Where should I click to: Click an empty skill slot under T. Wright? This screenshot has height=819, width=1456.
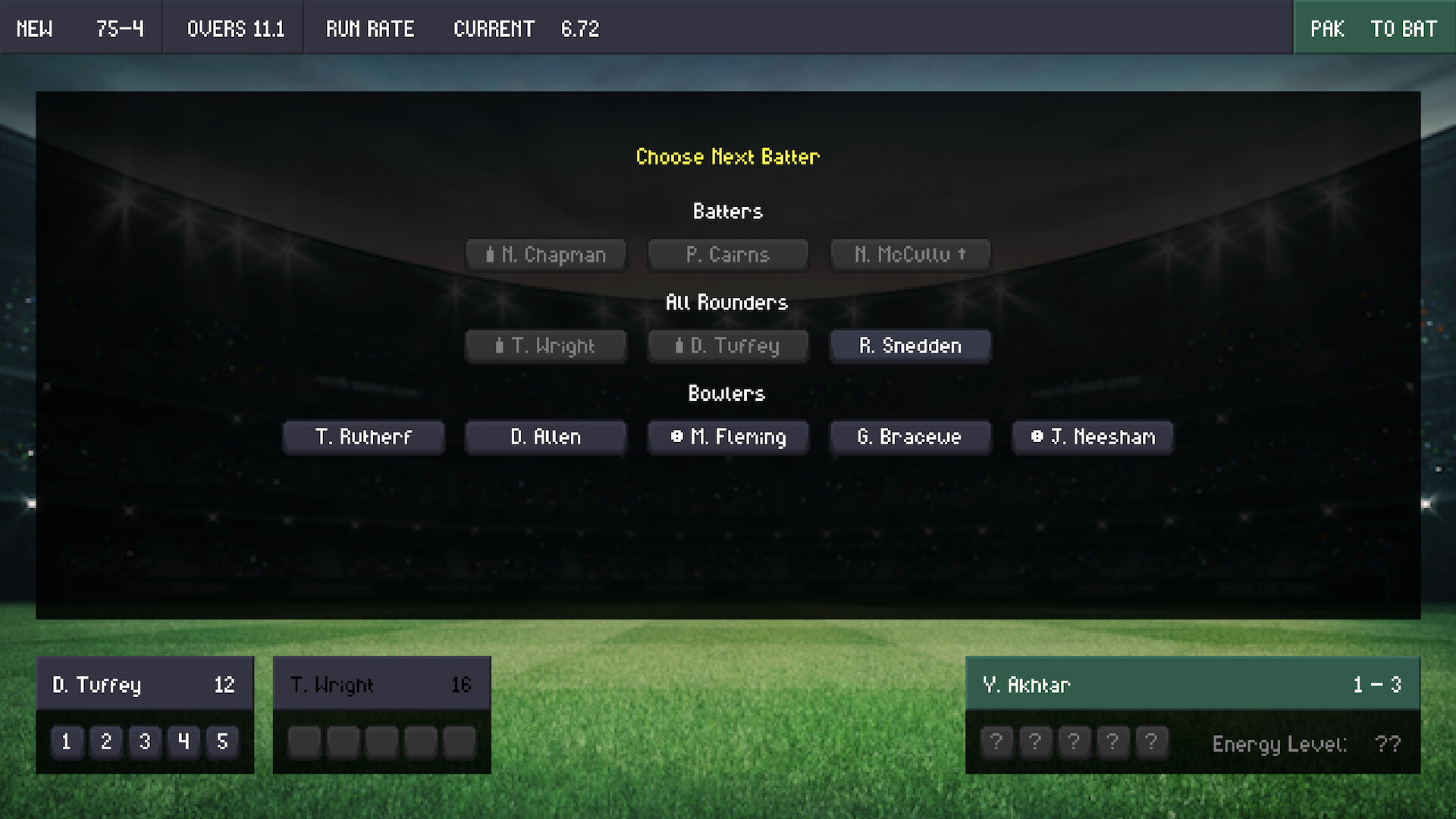304,742
